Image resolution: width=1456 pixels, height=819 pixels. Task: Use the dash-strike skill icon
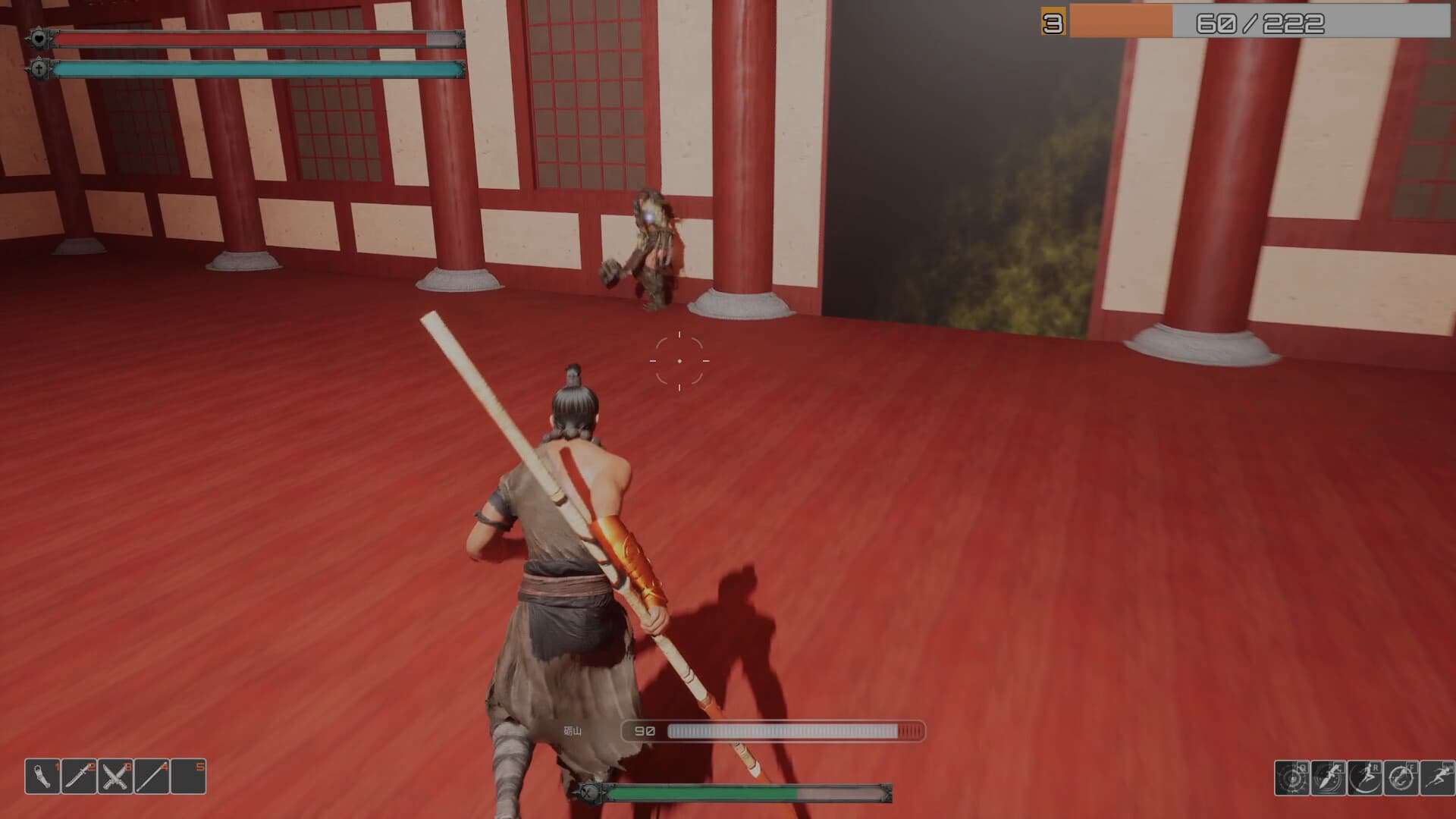tap(1329, 777)
